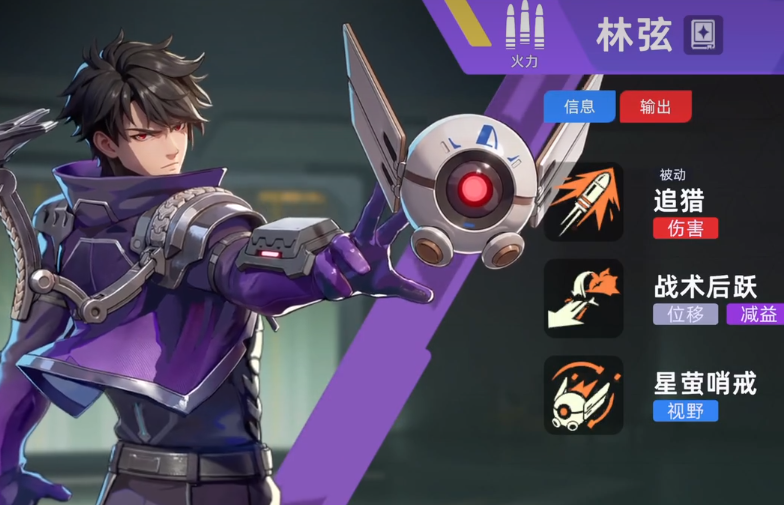
Task: Tap the purple 减益 tag
Action: 757,314
